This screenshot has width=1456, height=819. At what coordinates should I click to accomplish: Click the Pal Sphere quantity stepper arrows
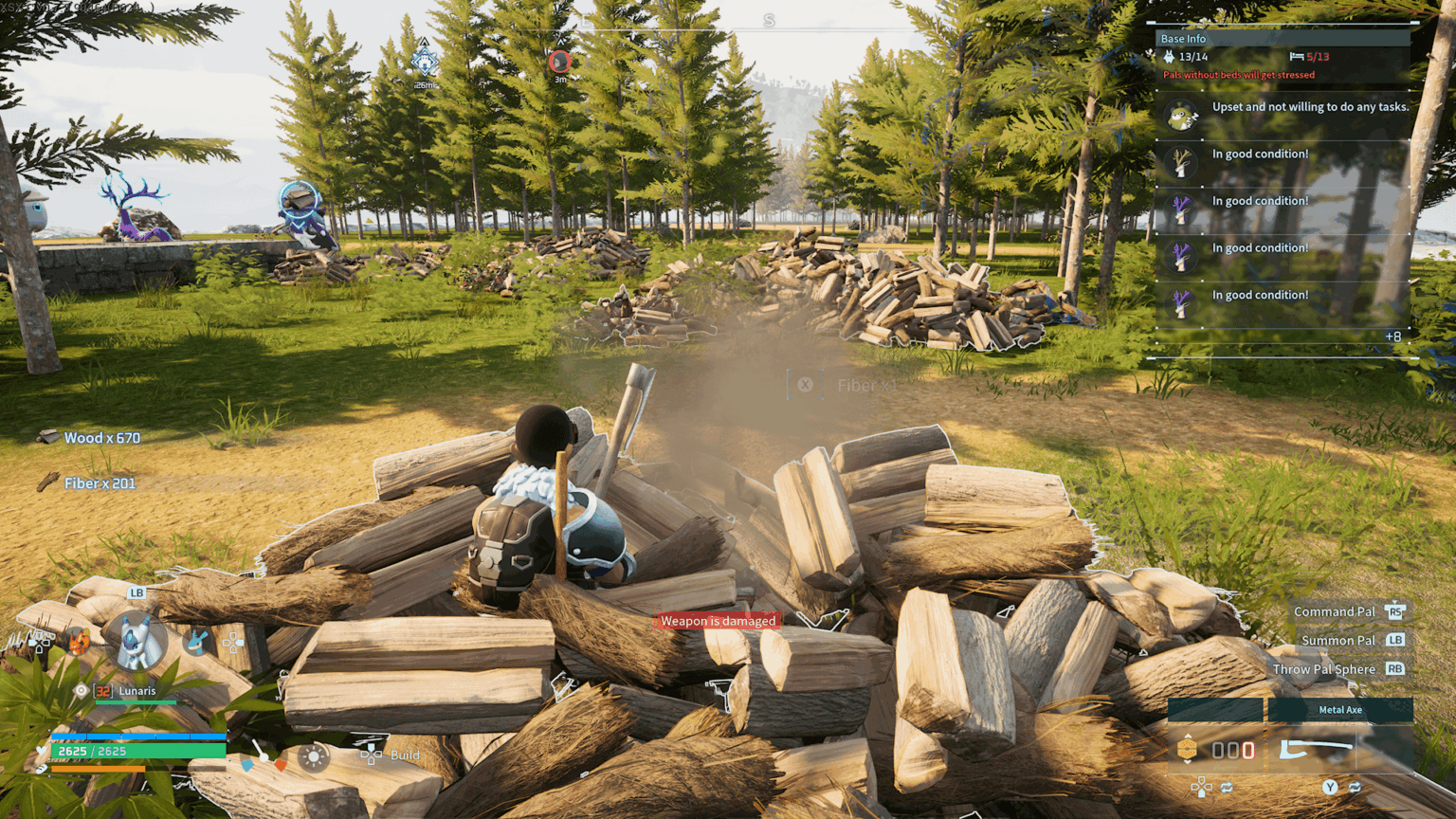(x=1188, y=736)
